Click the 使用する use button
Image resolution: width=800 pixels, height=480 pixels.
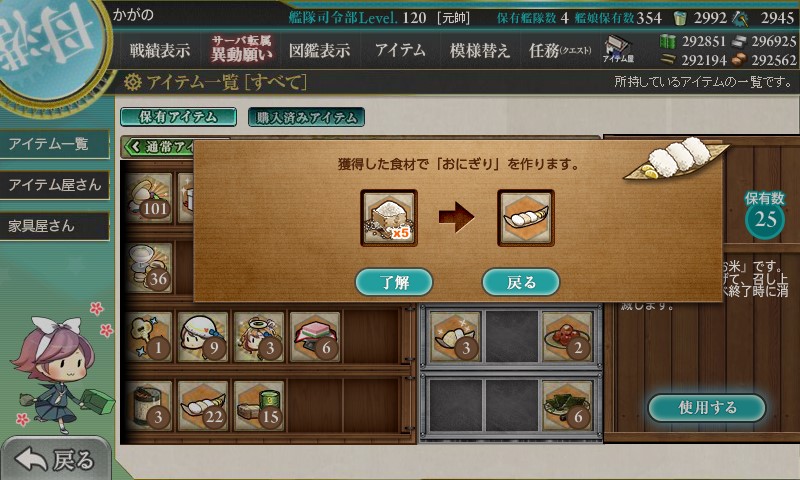click(707, 407)
